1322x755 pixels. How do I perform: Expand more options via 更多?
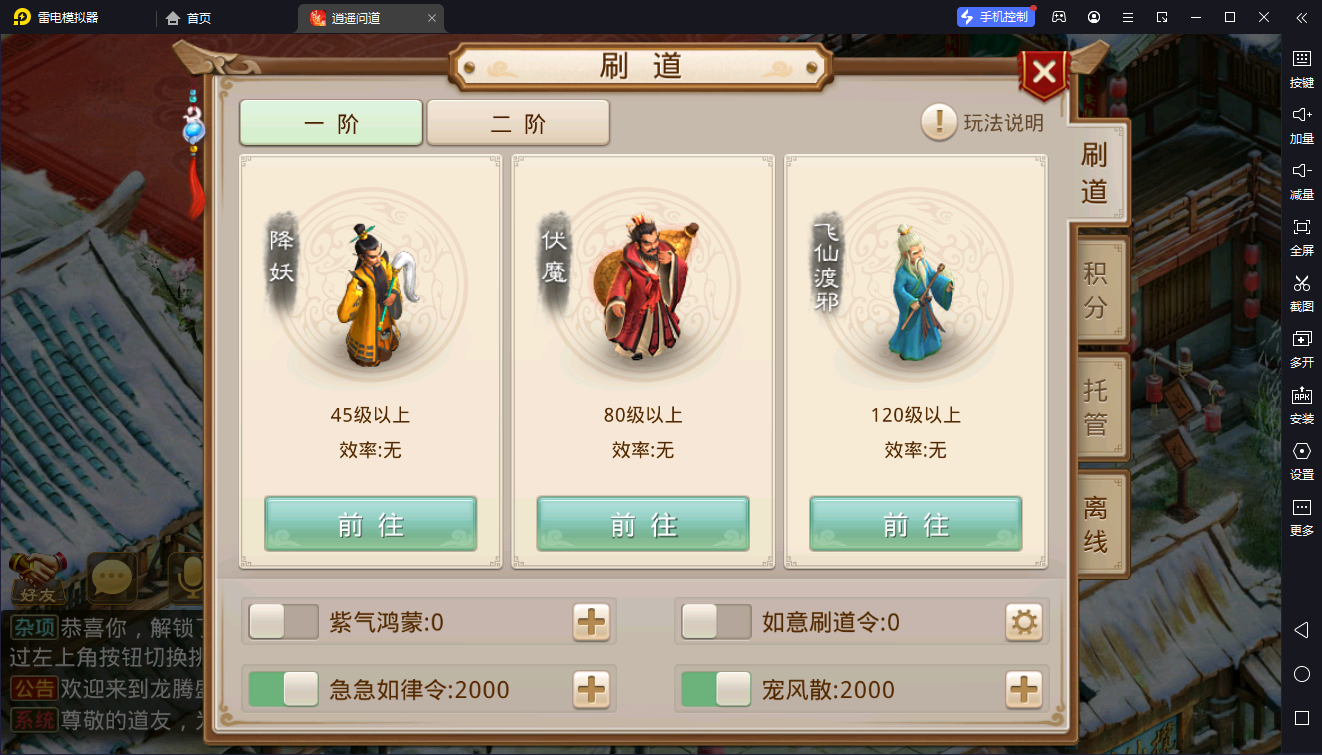(x=1302, y=517)
